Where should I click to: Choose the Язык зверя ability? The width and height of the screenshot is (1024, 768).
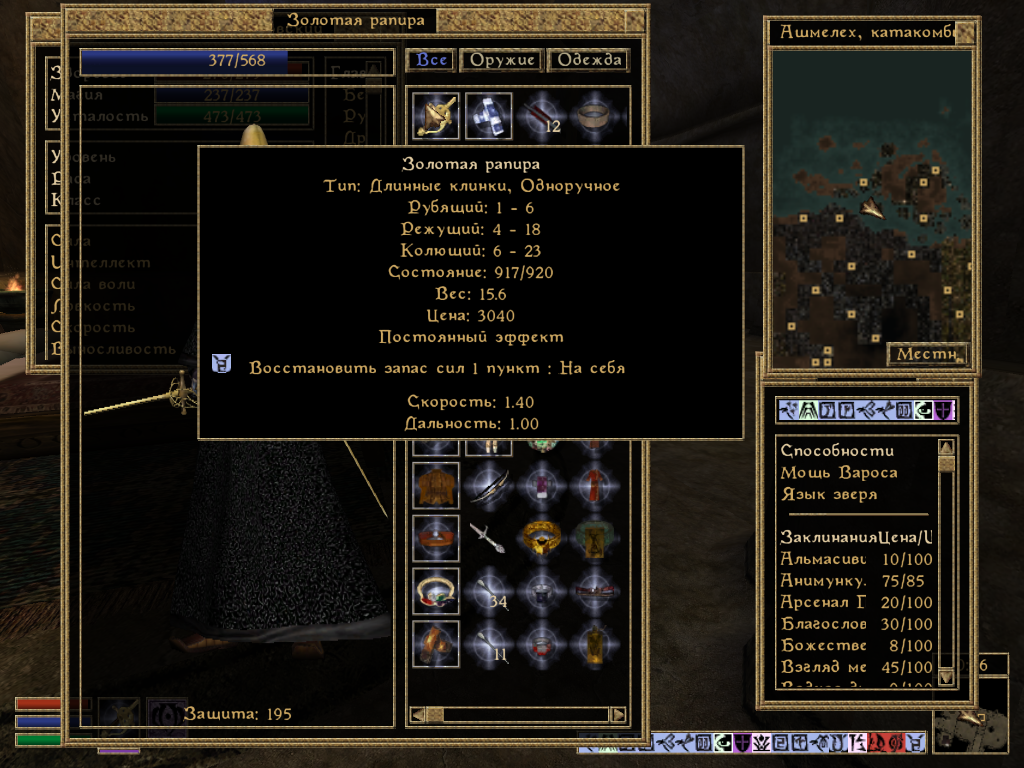[828, 494]
